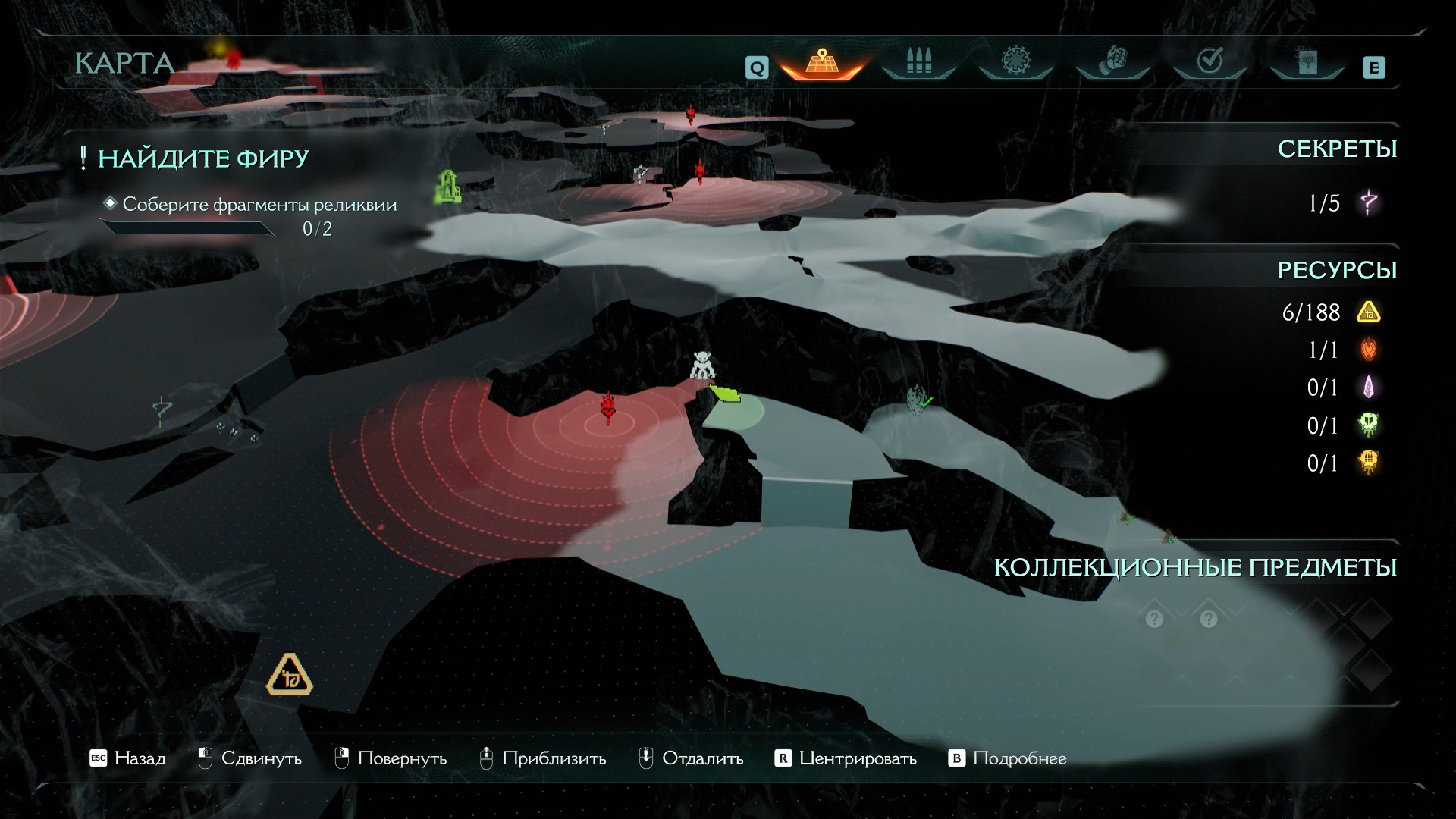Image resolution: width=1456 pixels, height=819 pixels.
Task: Select the active orange map tab
Action: coord(821,62)
